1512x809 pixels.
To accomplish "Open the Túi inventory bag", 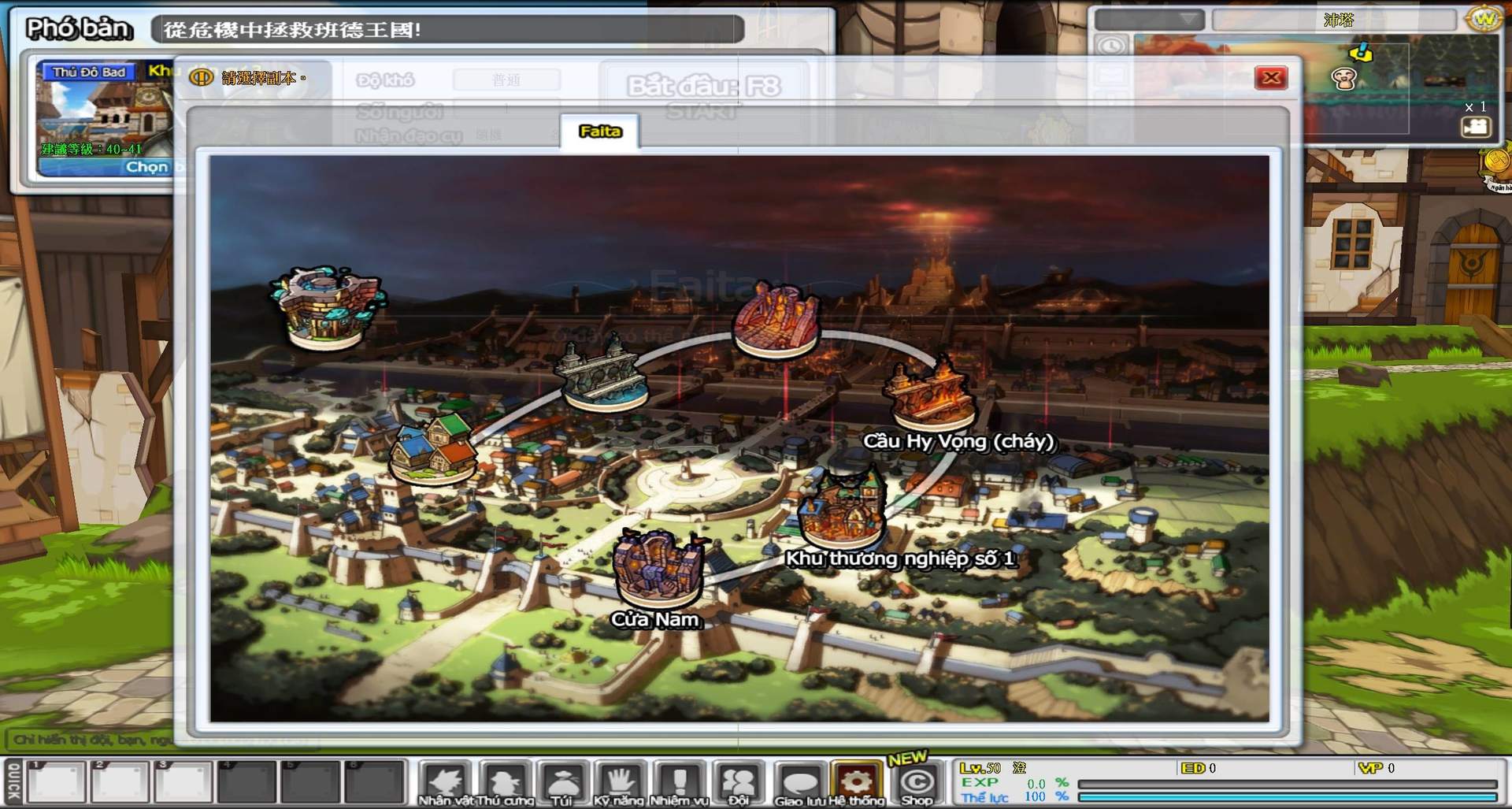I will coord(562,780).
